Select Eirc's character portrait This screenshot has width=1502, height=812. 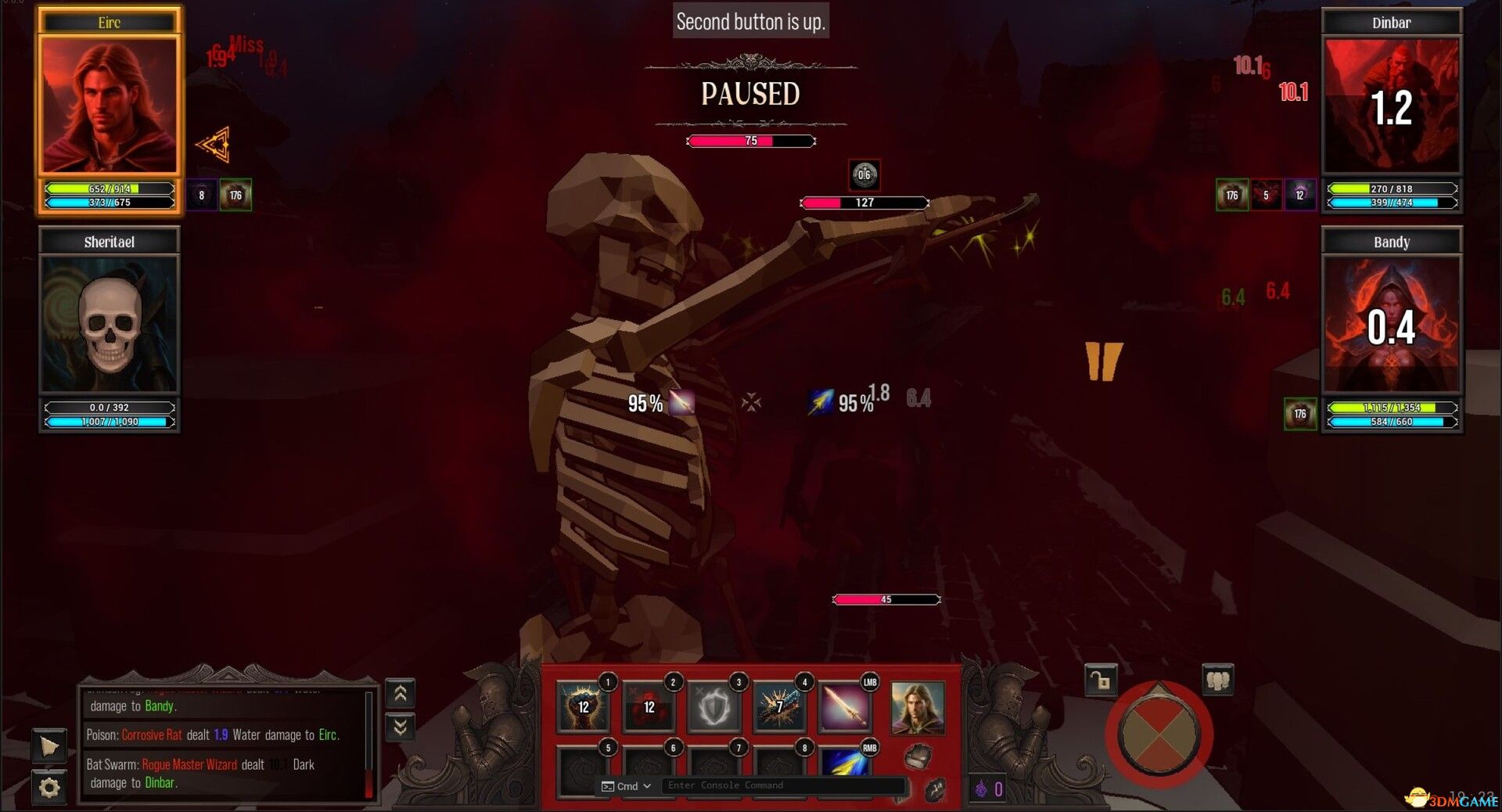110,105
